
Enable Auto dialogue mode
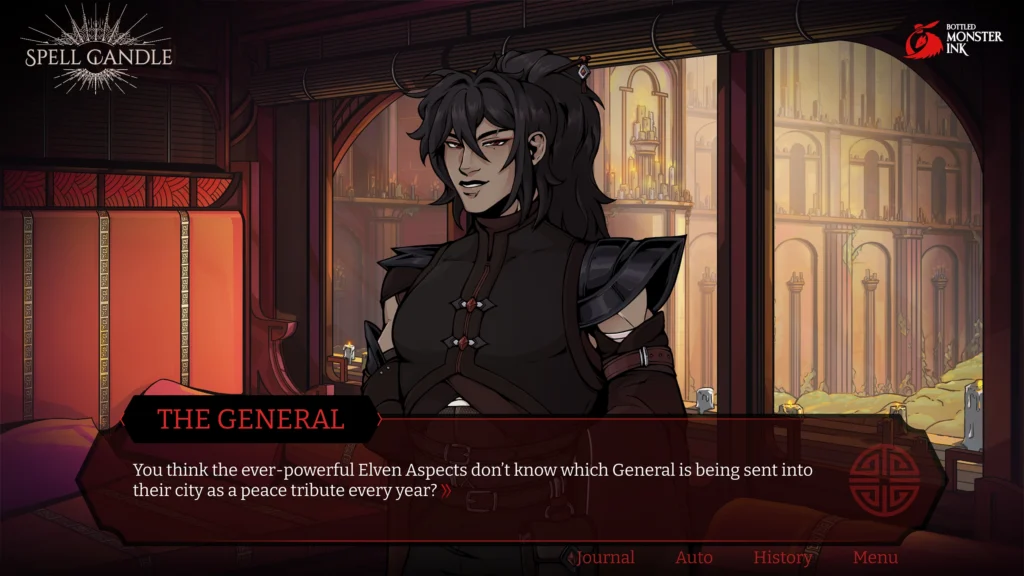[693, 558]
